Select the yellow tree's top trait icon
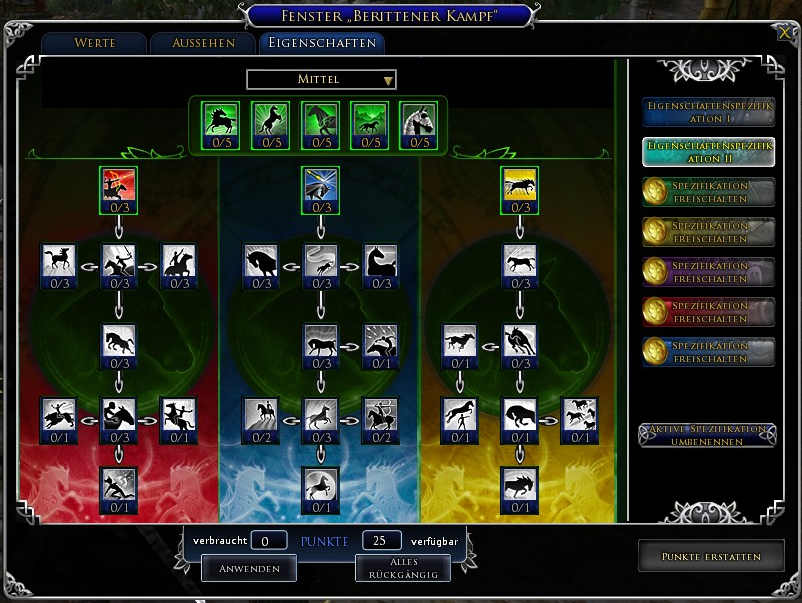The width and height of the screenshot is (802, 603). point(520,185)
